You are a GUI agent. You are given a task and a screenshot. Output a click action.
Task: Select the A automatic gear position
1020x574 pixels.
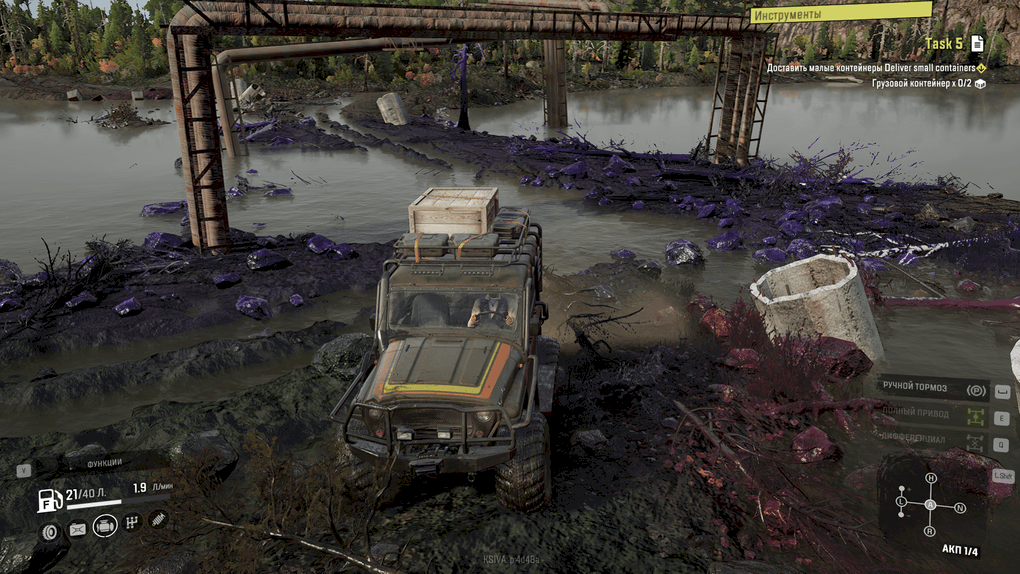(x=931, y=504)
